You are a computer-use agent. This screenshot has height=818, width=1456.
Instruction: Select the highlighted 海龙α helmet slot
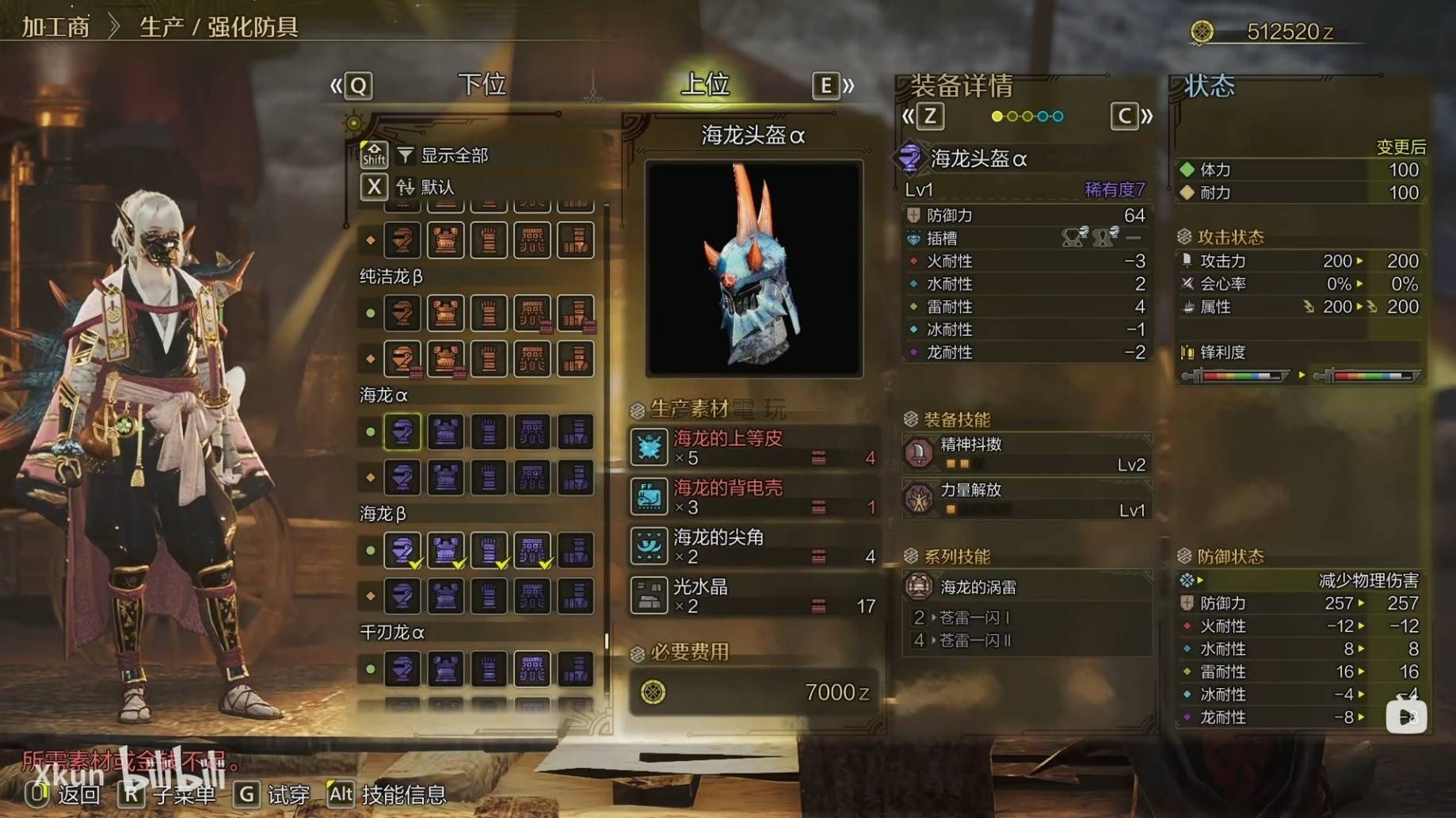(x=402, y=432)
